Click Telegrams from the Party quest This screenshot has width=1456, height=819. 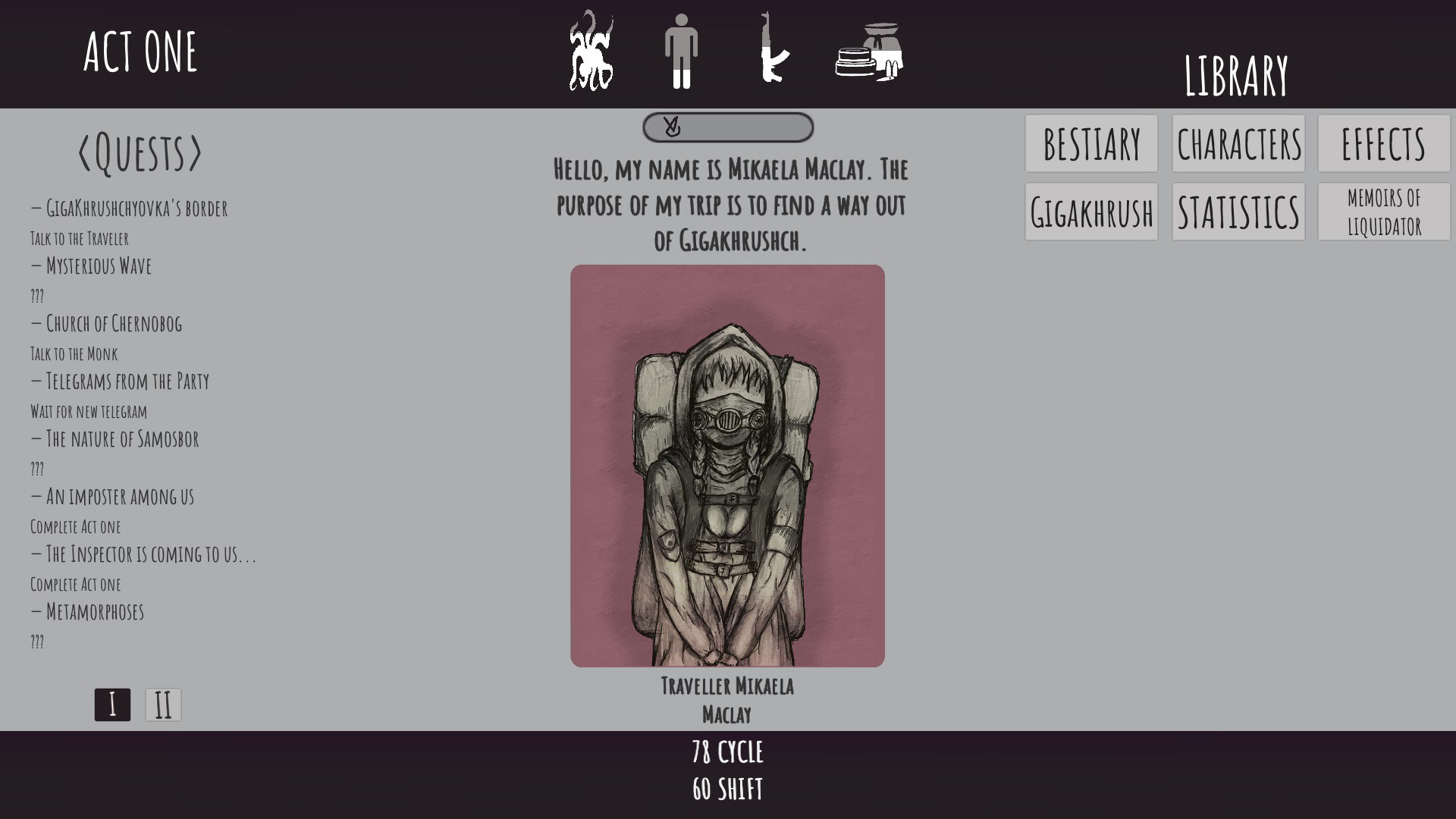pyautogui.click(x=120, y=381)
